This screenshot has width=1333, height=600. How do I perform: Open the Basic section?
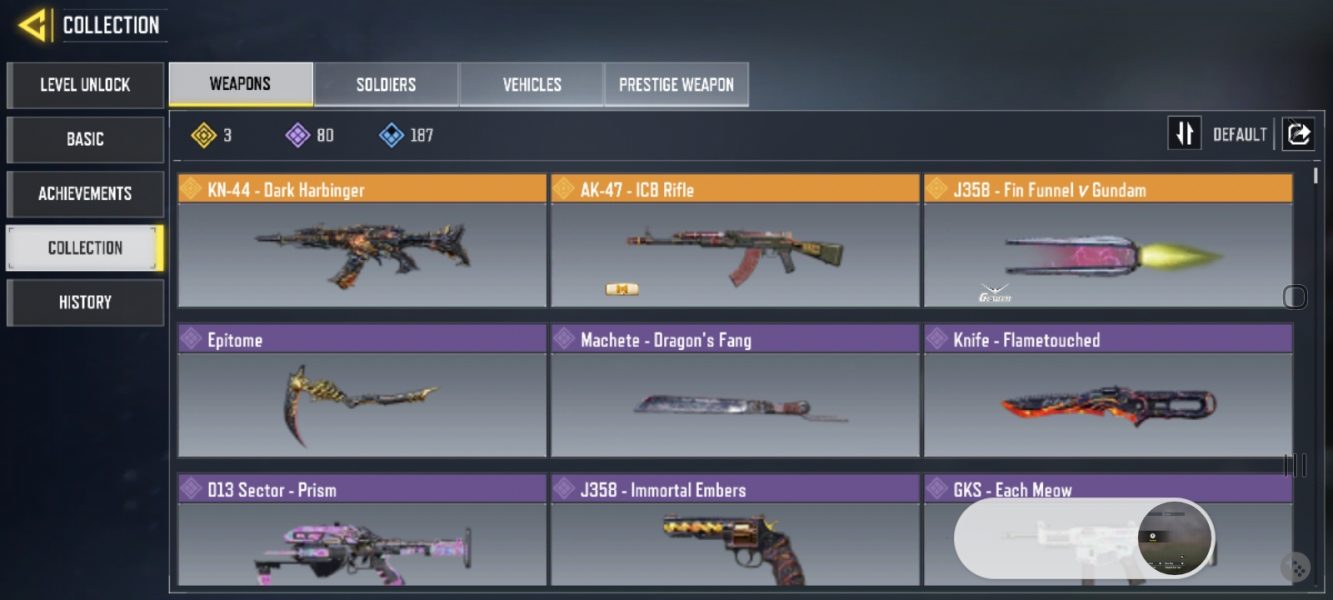point(85,139)
